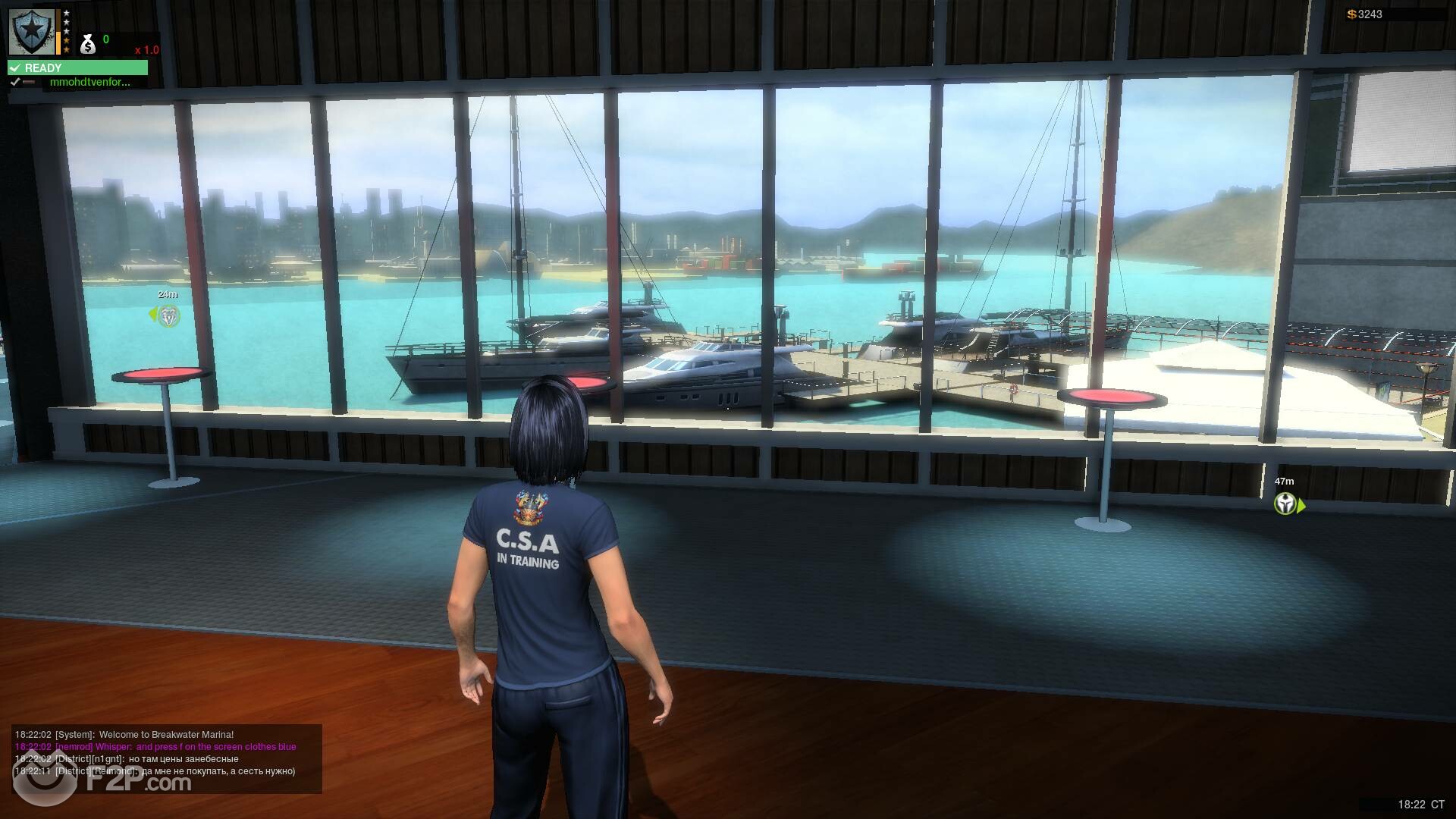Image resolution: width=1456 pixels, height=819 pixels.
Task: Click nemrod's purple whisper message
Action: tap(155, 747)
